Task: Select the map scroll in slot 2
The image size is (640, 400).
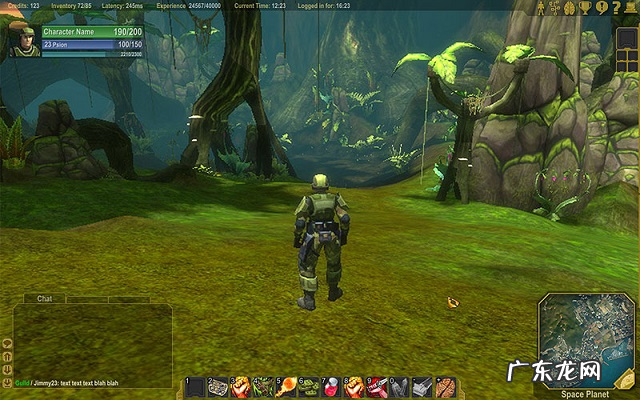Action: tap(217, 386)
